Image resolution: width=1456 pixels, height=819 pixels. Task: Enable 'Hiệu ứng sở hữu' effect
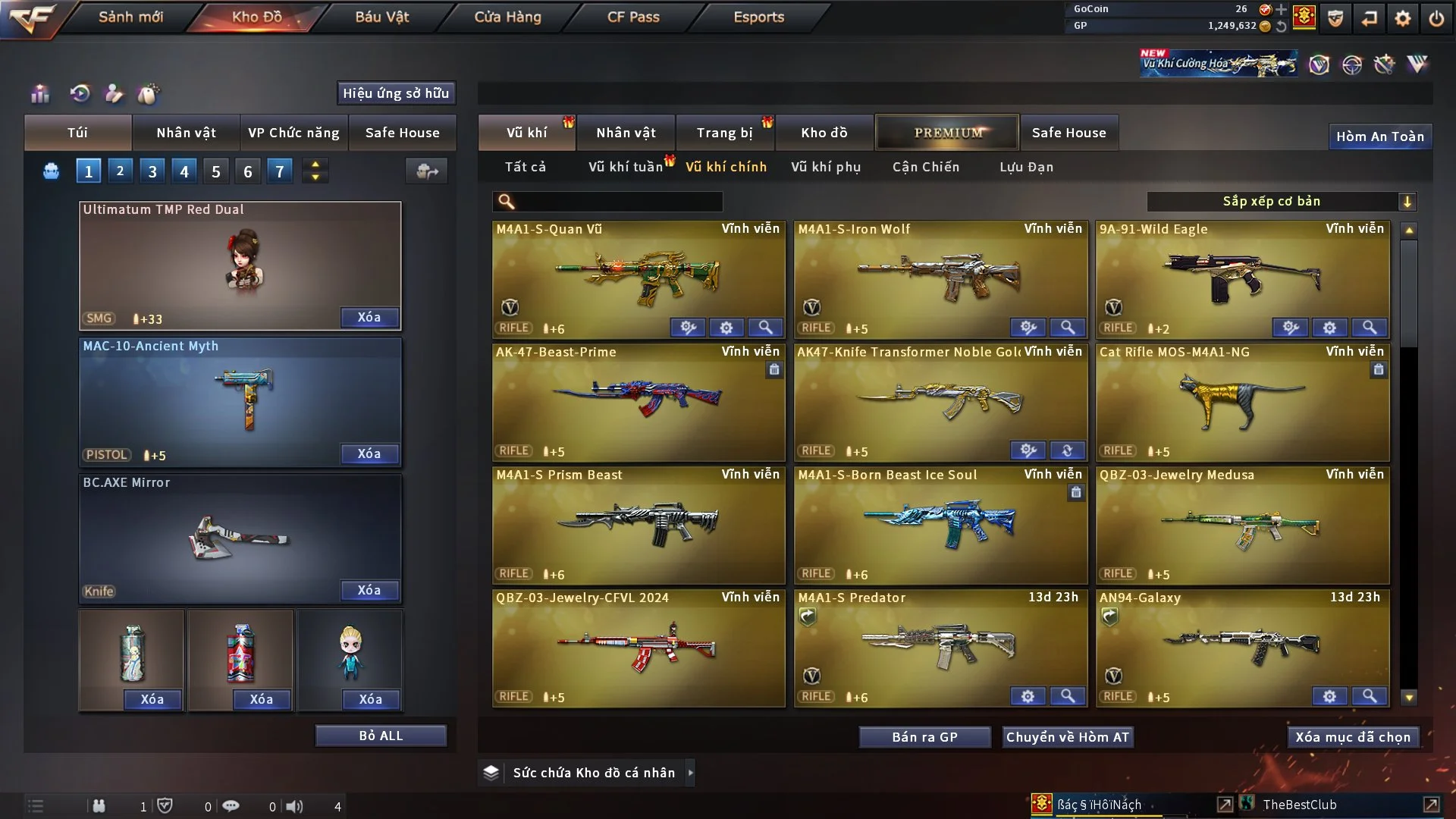click(395, 93)
